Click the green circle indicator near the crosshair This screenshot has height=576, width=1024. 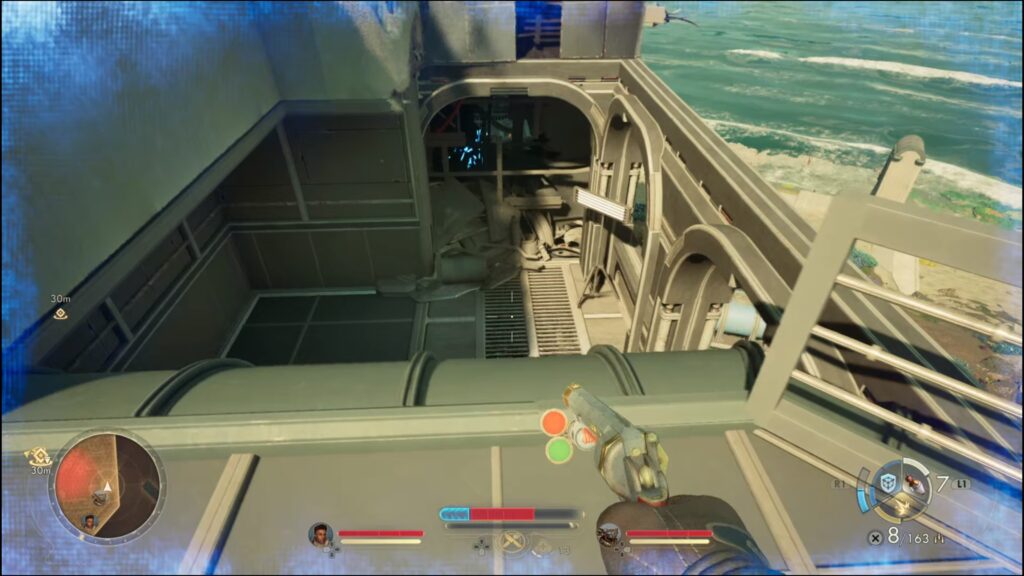tap(558, 450)
